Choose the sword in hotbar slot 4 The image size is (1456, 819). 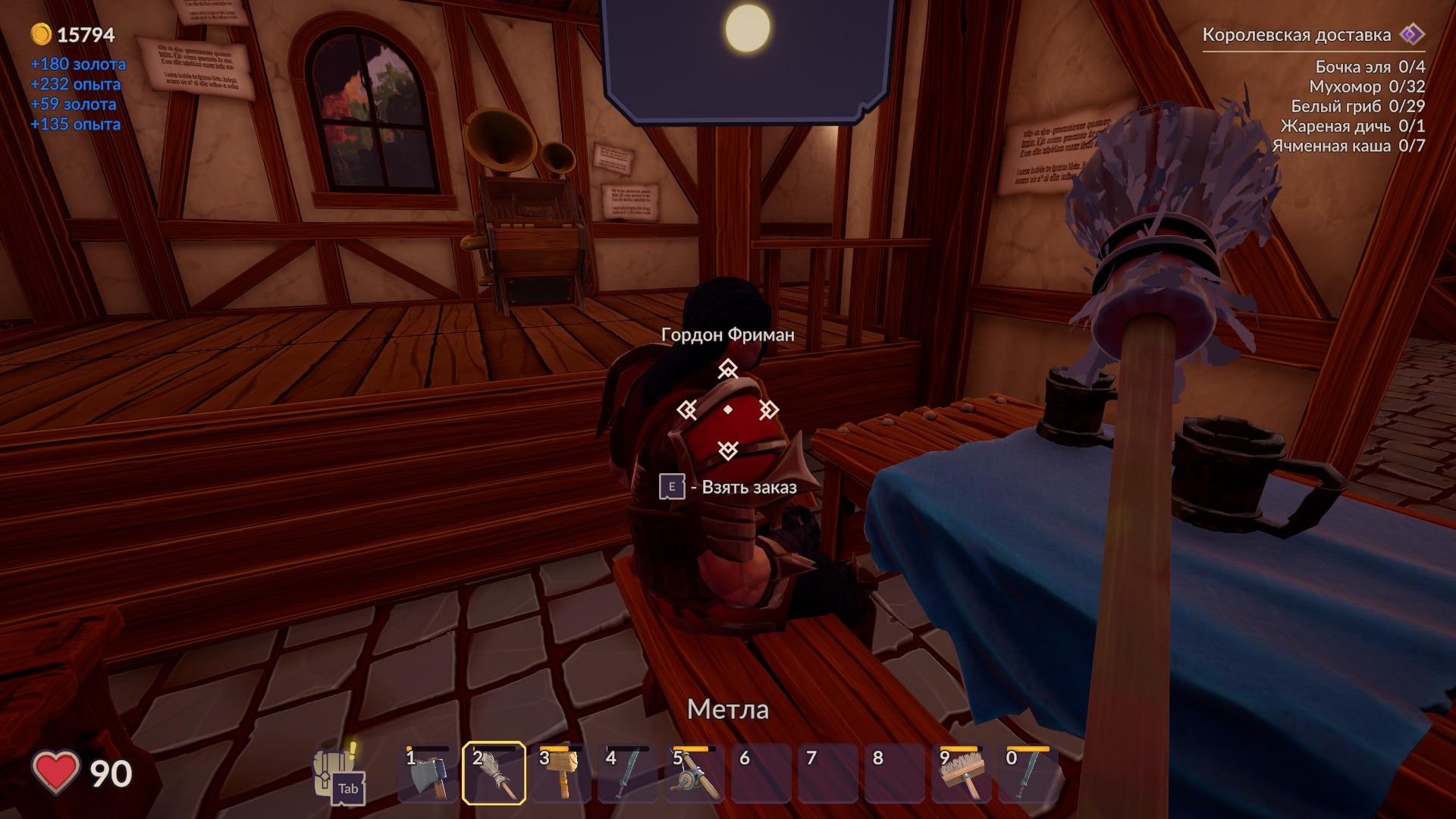click(x=627, y=773)
